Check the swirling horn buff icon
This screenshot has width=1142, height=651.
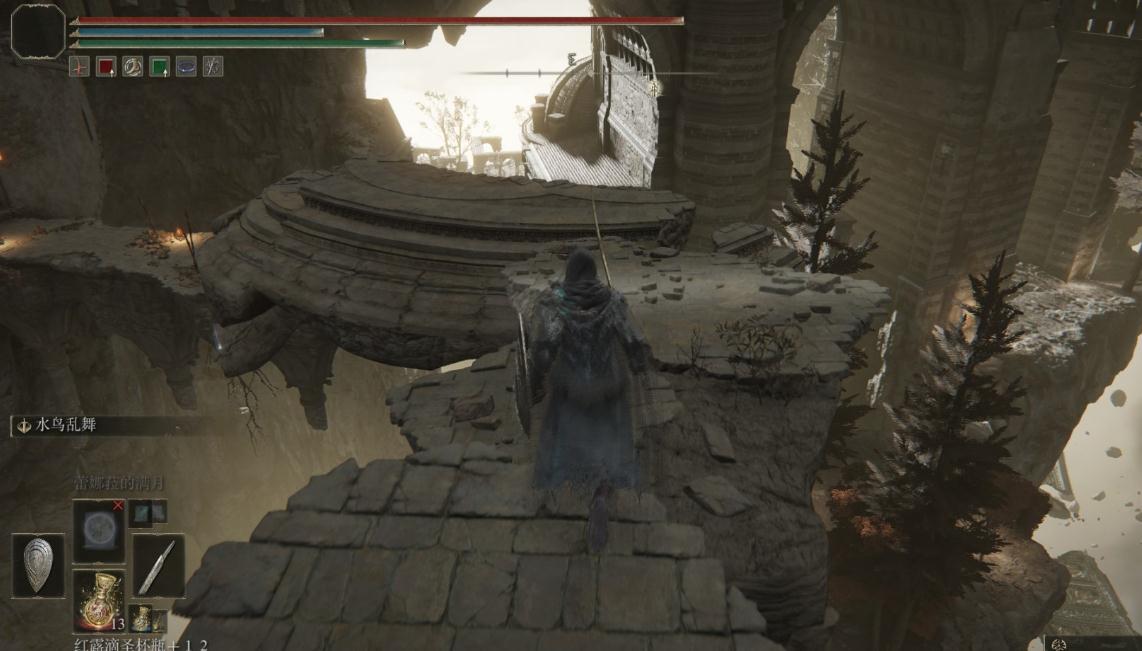133,67
